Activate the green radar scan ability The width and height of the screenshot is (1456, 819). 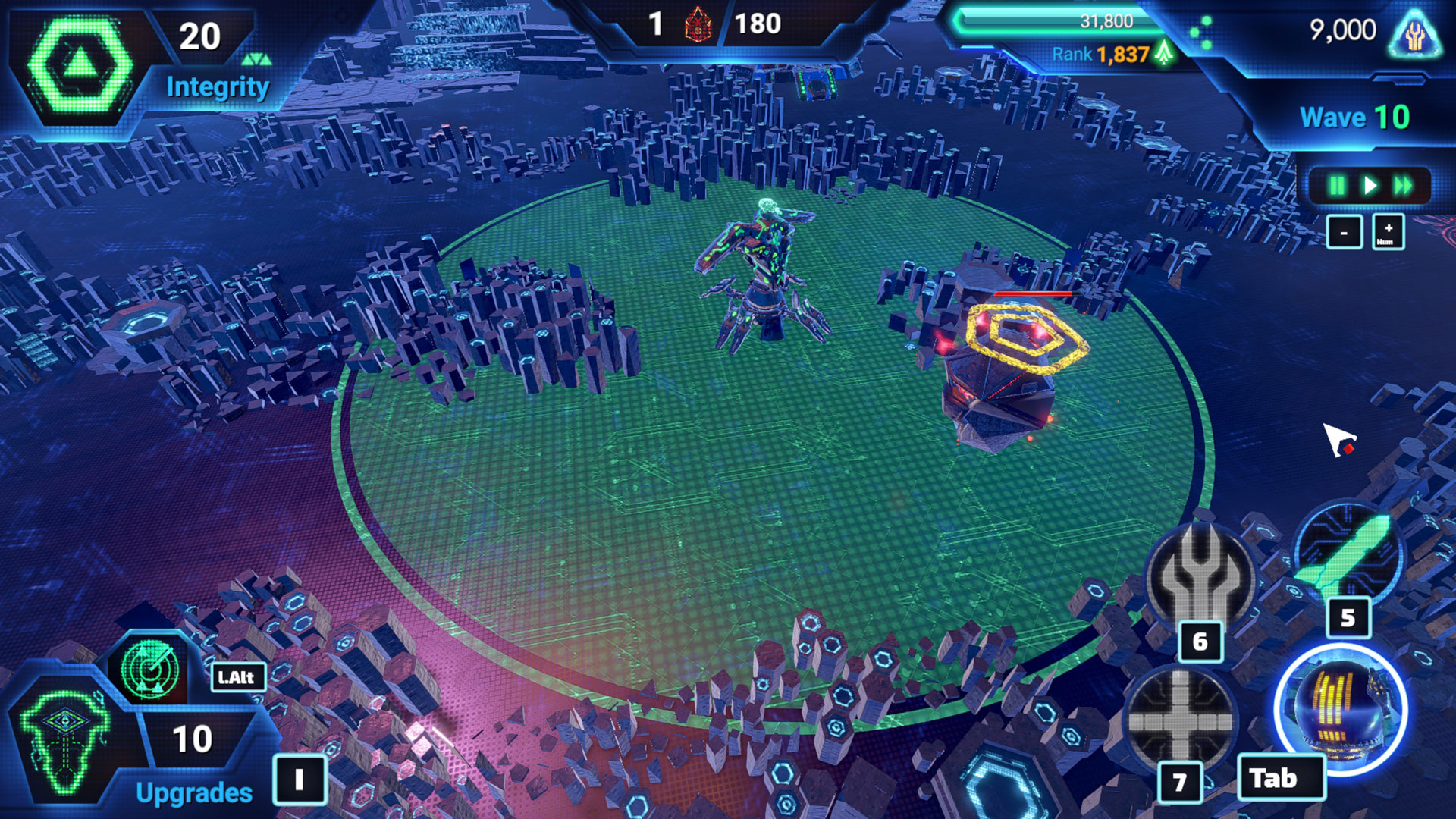pos(150,670)
